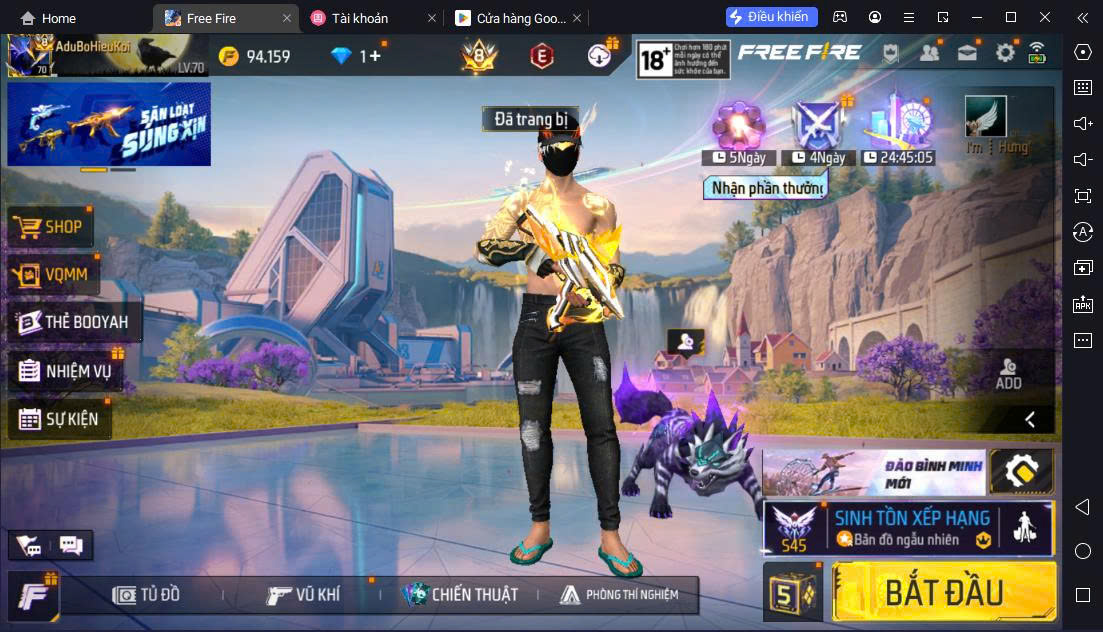This screenshot has width=1103, height=632.
Task: Open the settings gear icon
Action: coord(1004,54)
